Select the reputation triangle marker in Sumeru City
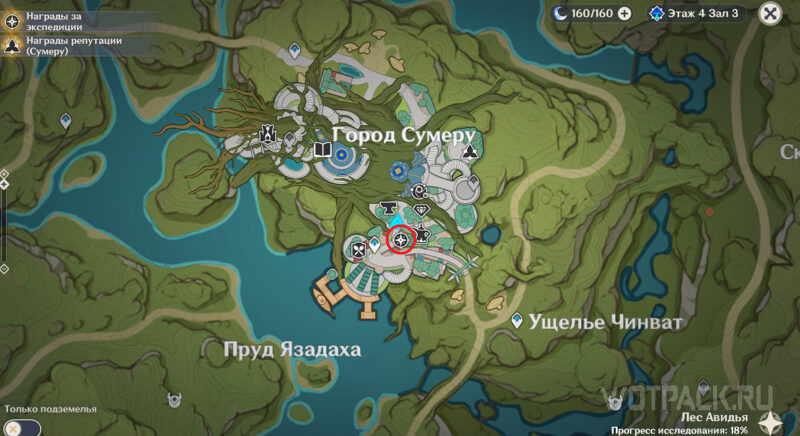 pos(471,151)
